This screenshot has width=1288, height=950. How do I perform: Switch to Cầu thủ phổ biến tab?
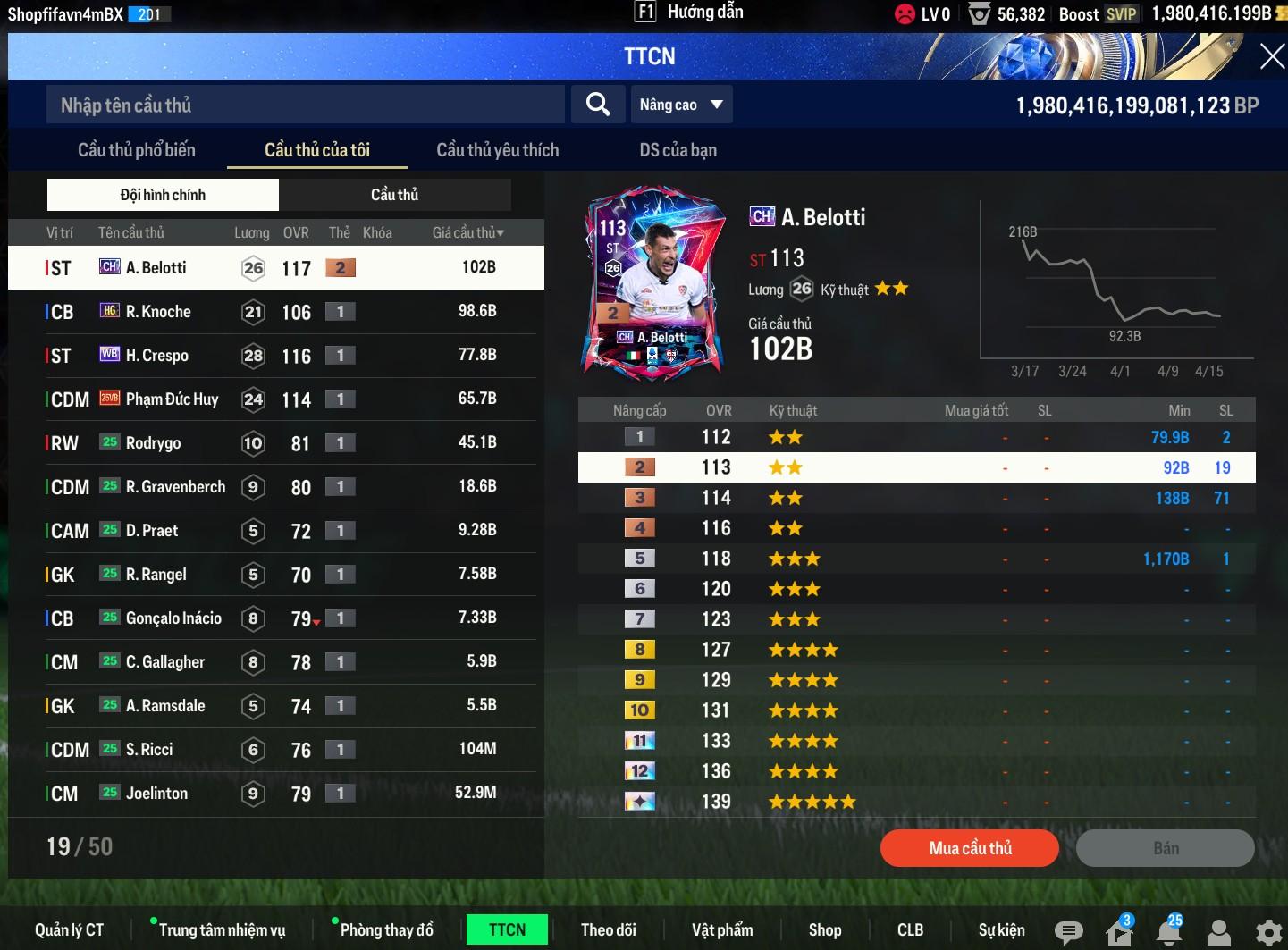[x=137, y=150]
